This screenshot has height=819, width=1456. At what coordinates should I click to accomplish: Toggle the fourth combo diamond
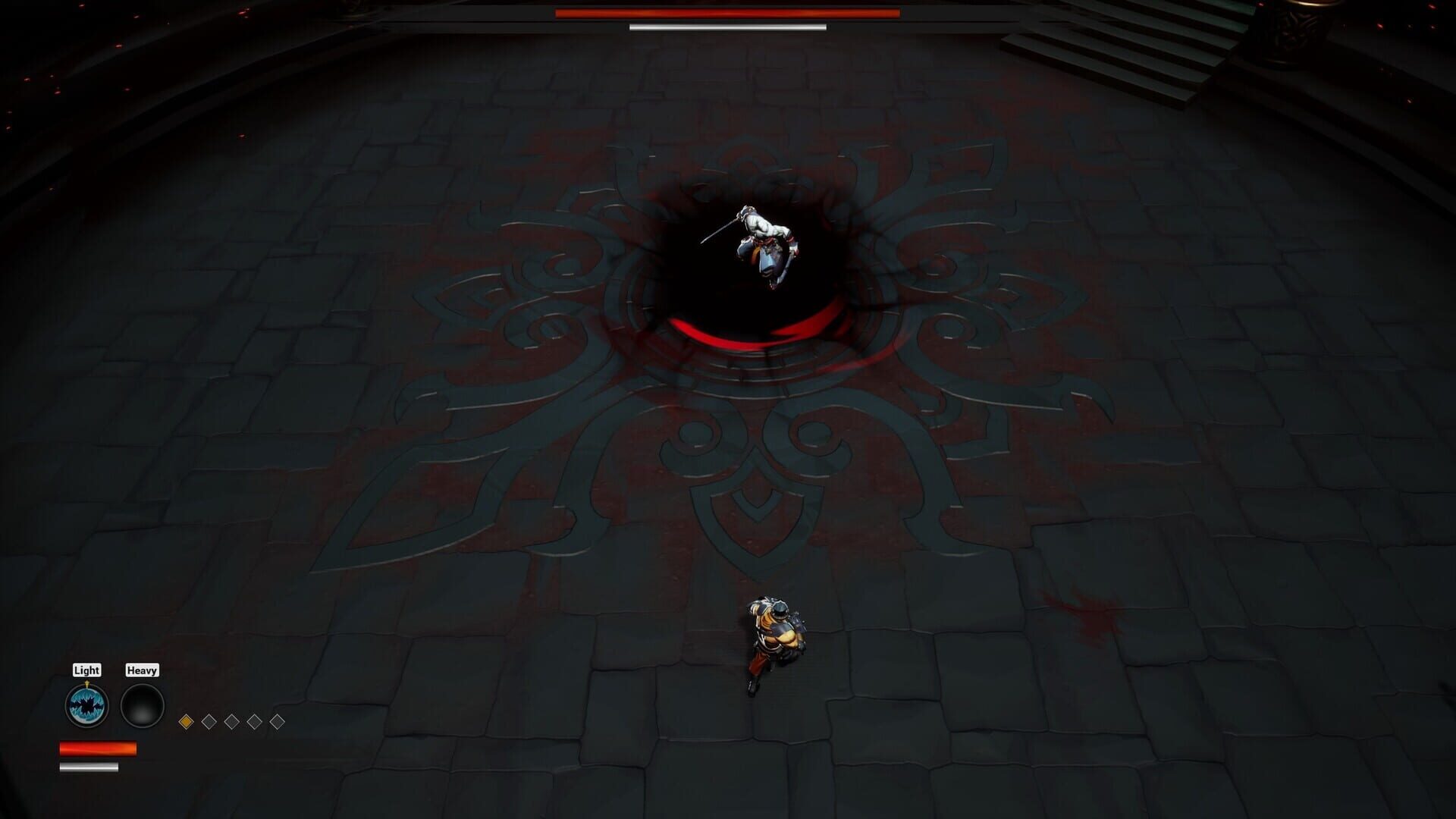pos(253,722)
